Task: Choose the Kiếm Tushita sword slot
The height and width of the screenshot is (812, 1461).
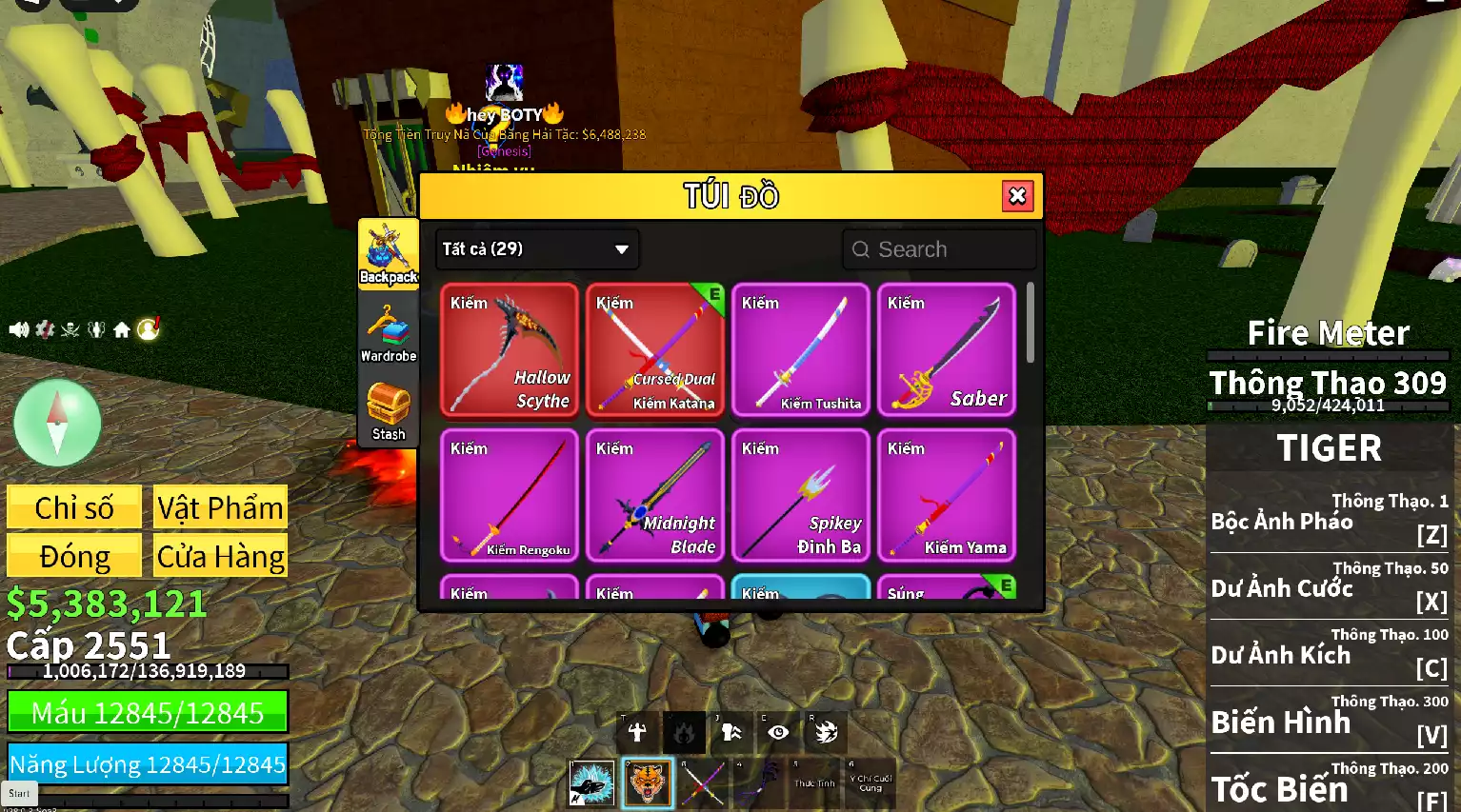Action: (801, 350)
